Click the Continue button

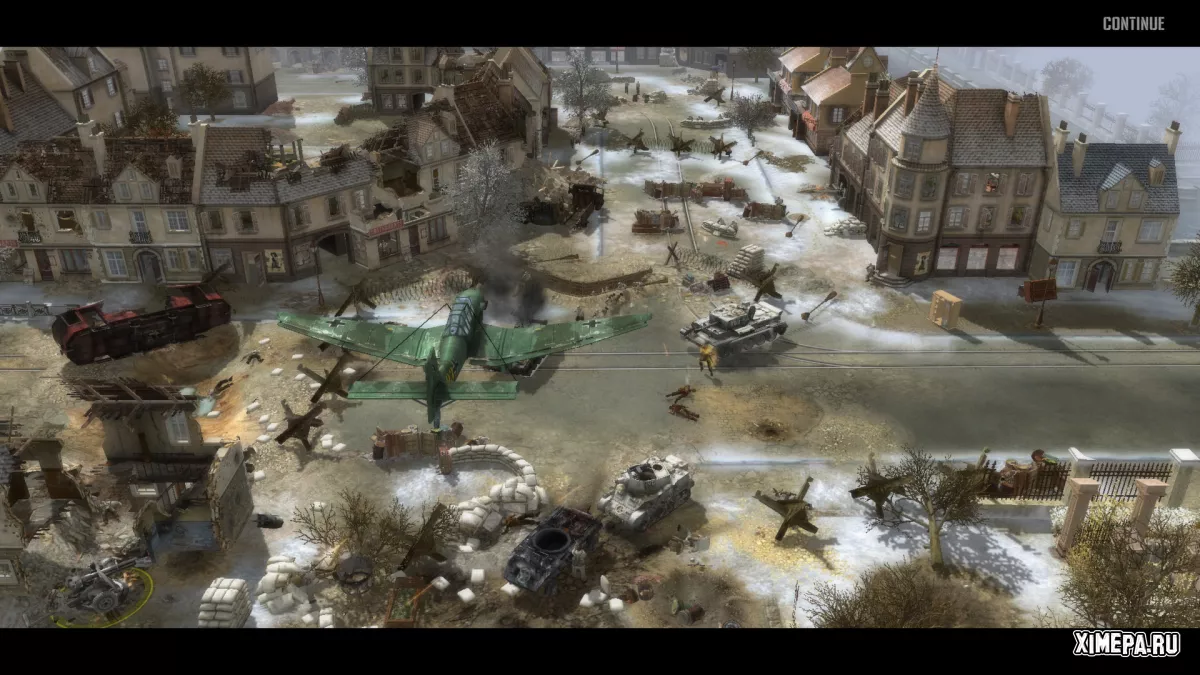[x=1133, y=24]
